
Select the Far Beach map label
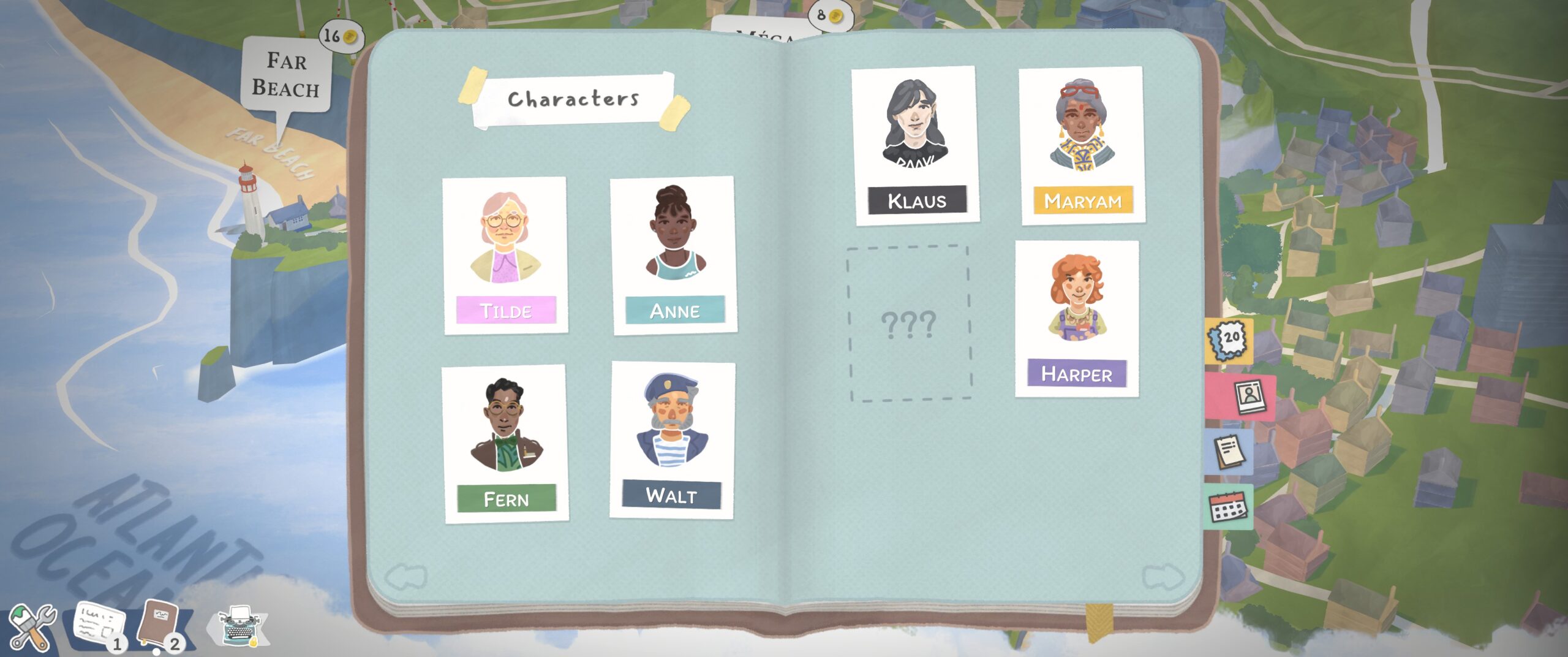[x=287, y=75]
